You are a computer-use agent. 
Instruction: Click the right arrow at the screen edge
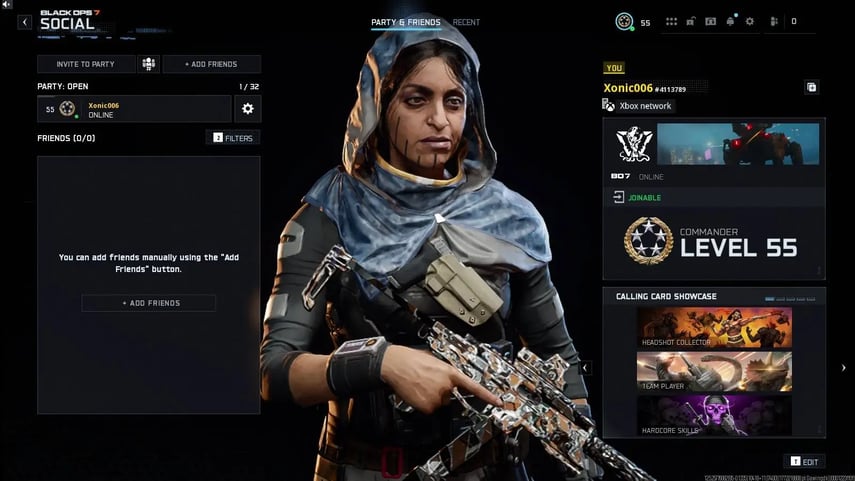[843, 368]
